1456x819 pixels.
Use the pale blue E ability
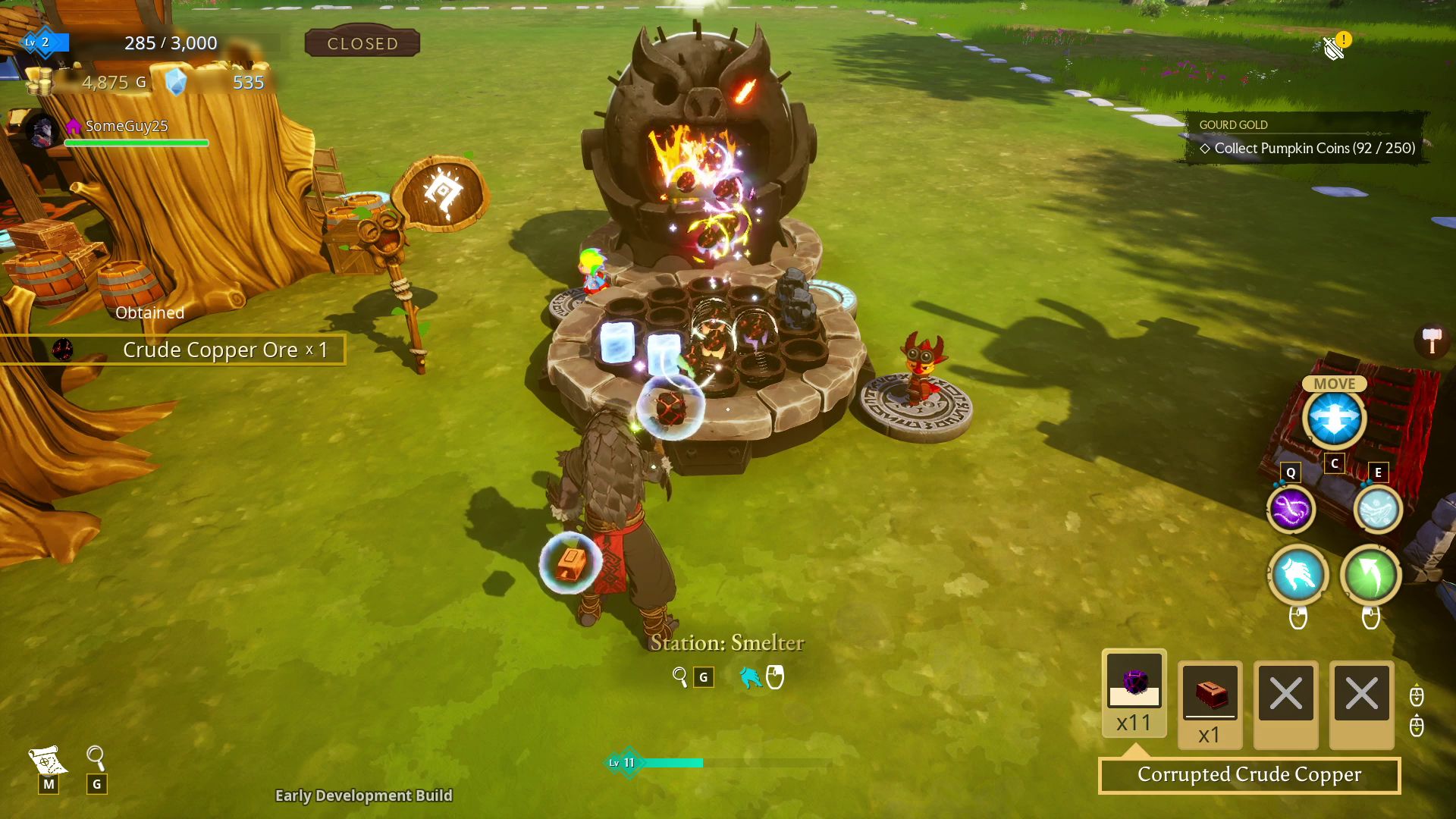pos(1377,509)
